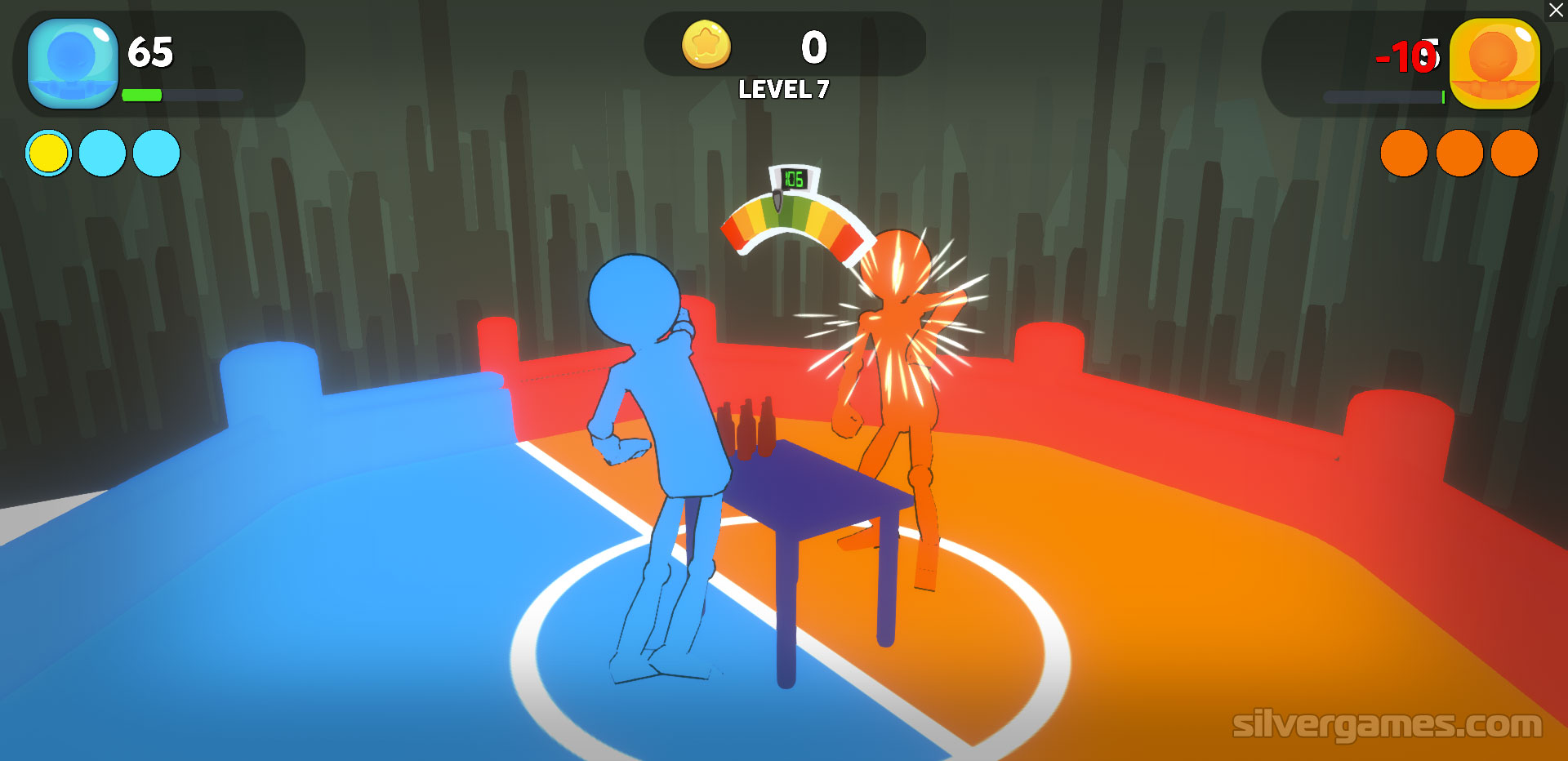Image resolution: width=1568 pixels, height=761 pixels.
Task: Click the orange opponent avatar icon
Action: coord(1494,64)
